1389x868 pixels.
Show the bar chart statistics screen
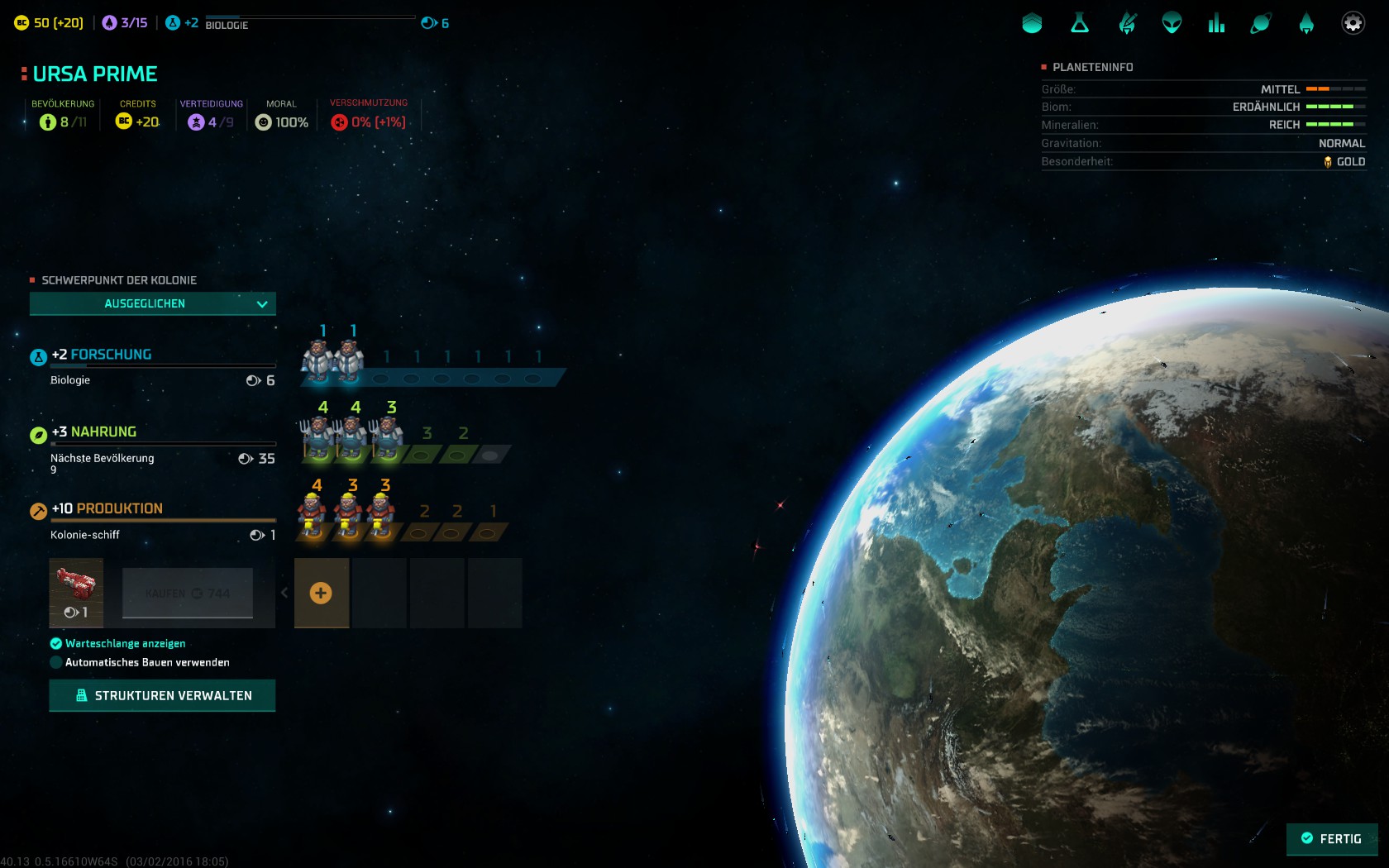pyautogui.click(x=1216, y=23)
